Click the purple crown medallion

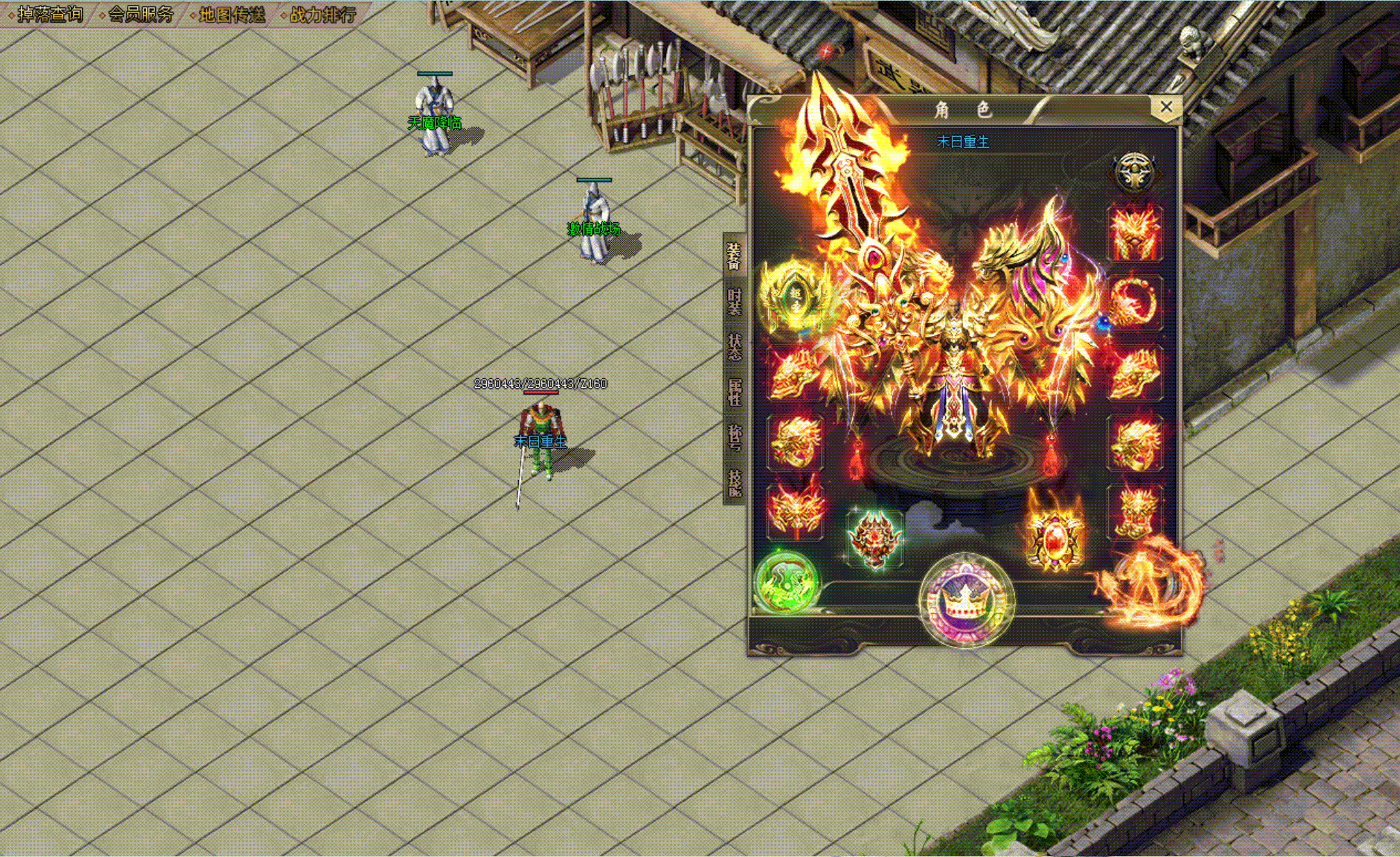(966, 600)
